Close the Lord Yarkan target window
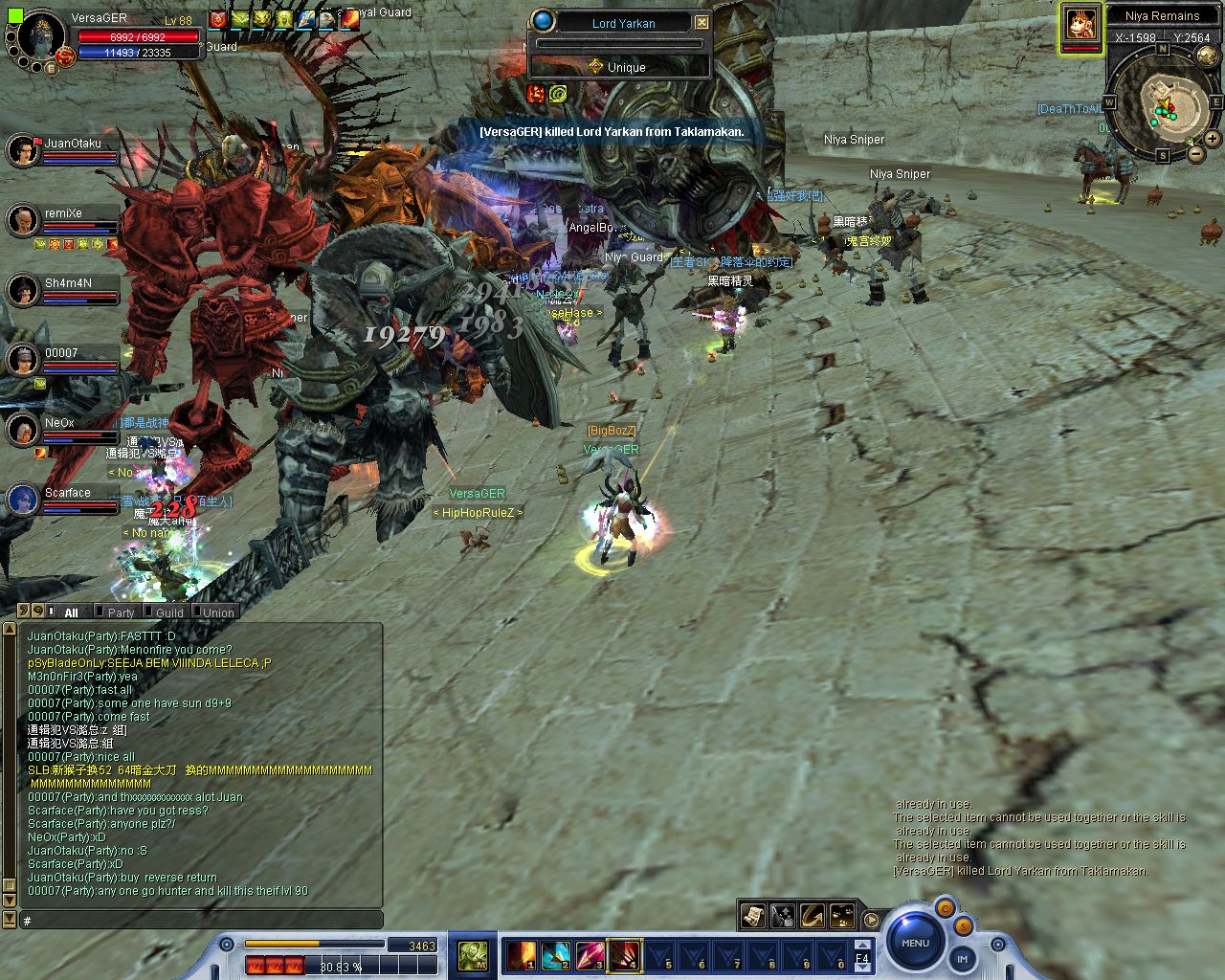This screenshot has width=1225, height=980. (702, 22)
